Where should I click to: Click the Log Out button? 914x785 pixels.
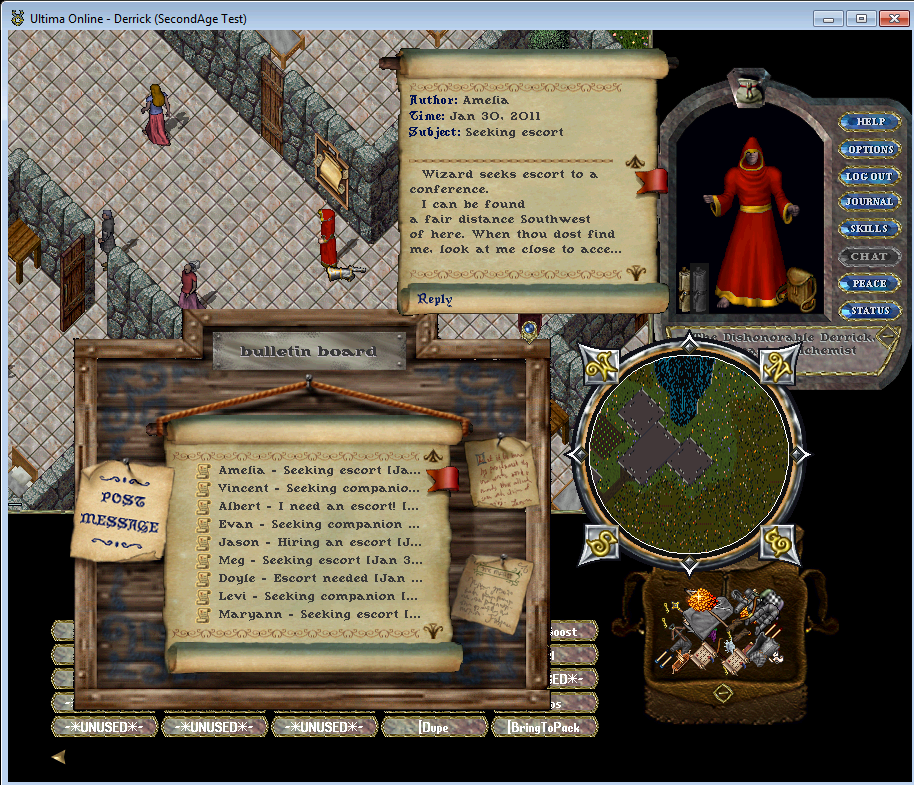pyautogui.click(x=870, y=176)
